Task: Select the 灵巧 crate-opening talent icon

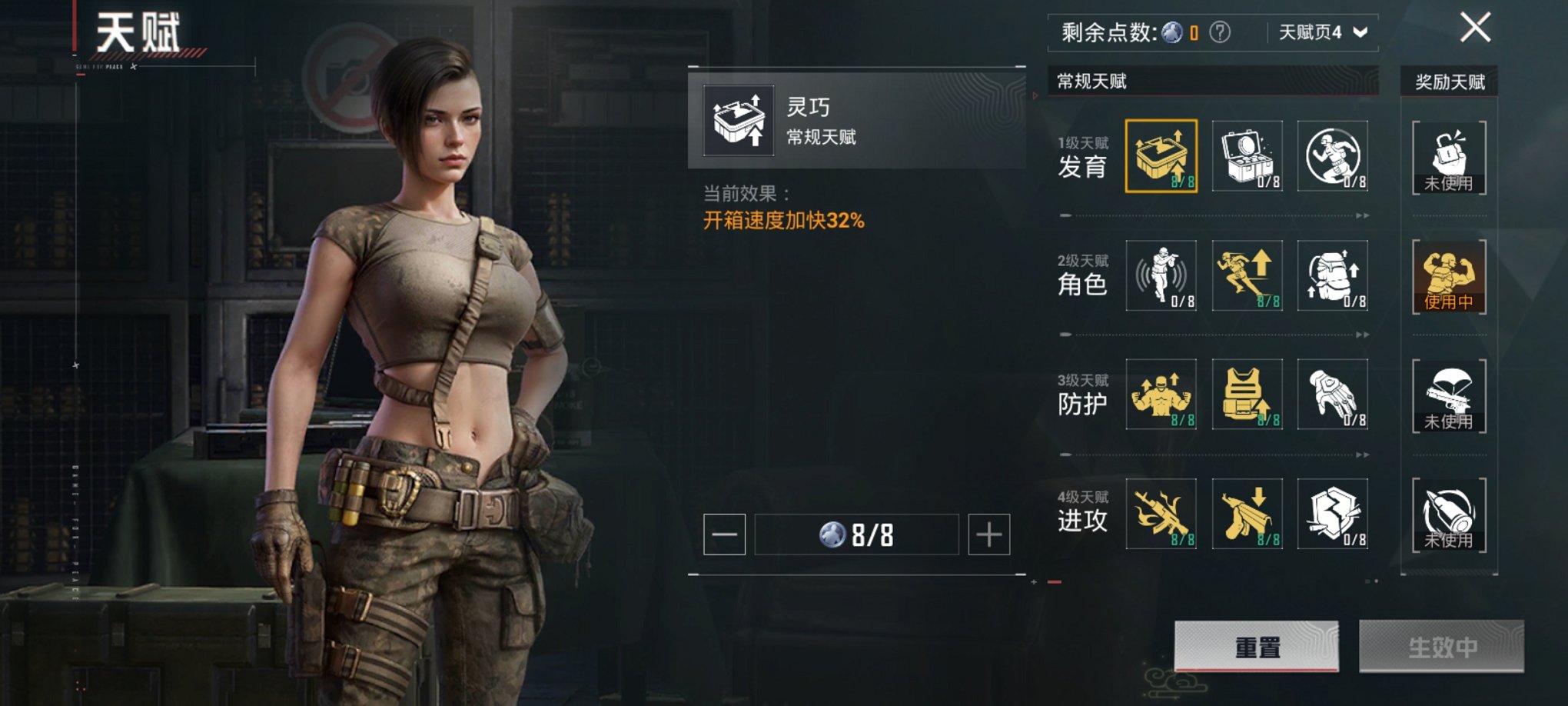Action: pos(1163,156)
